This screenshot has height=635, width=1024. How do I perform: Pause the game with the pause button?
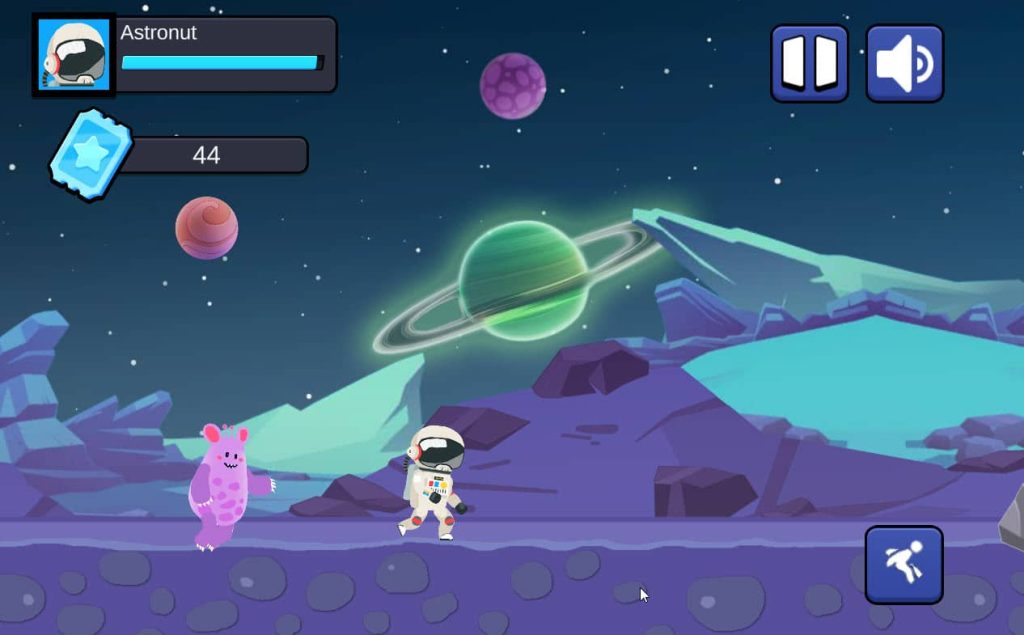pyautogui.click(x=809, y=64)
